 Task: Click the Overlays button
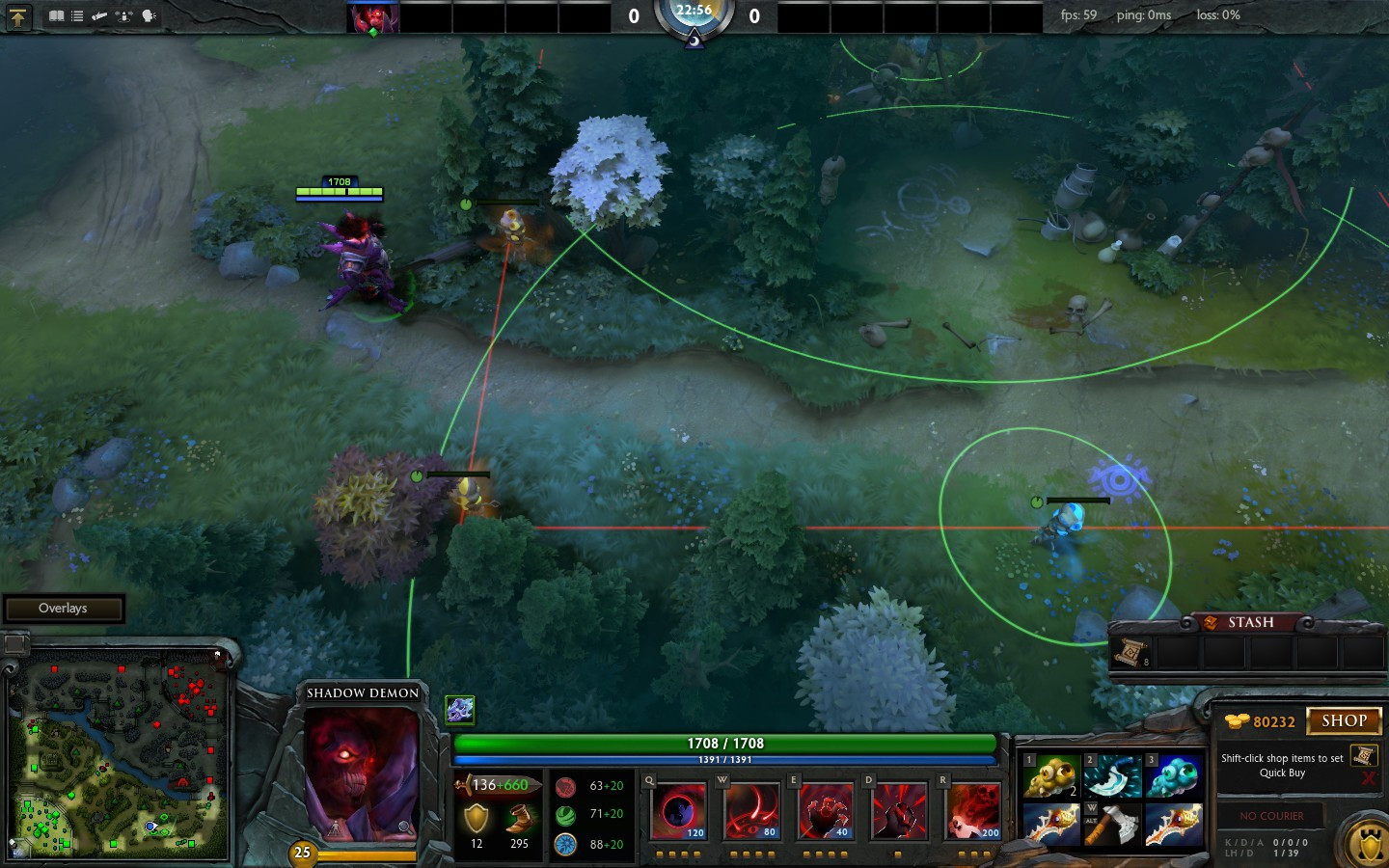tap(64, 609)
